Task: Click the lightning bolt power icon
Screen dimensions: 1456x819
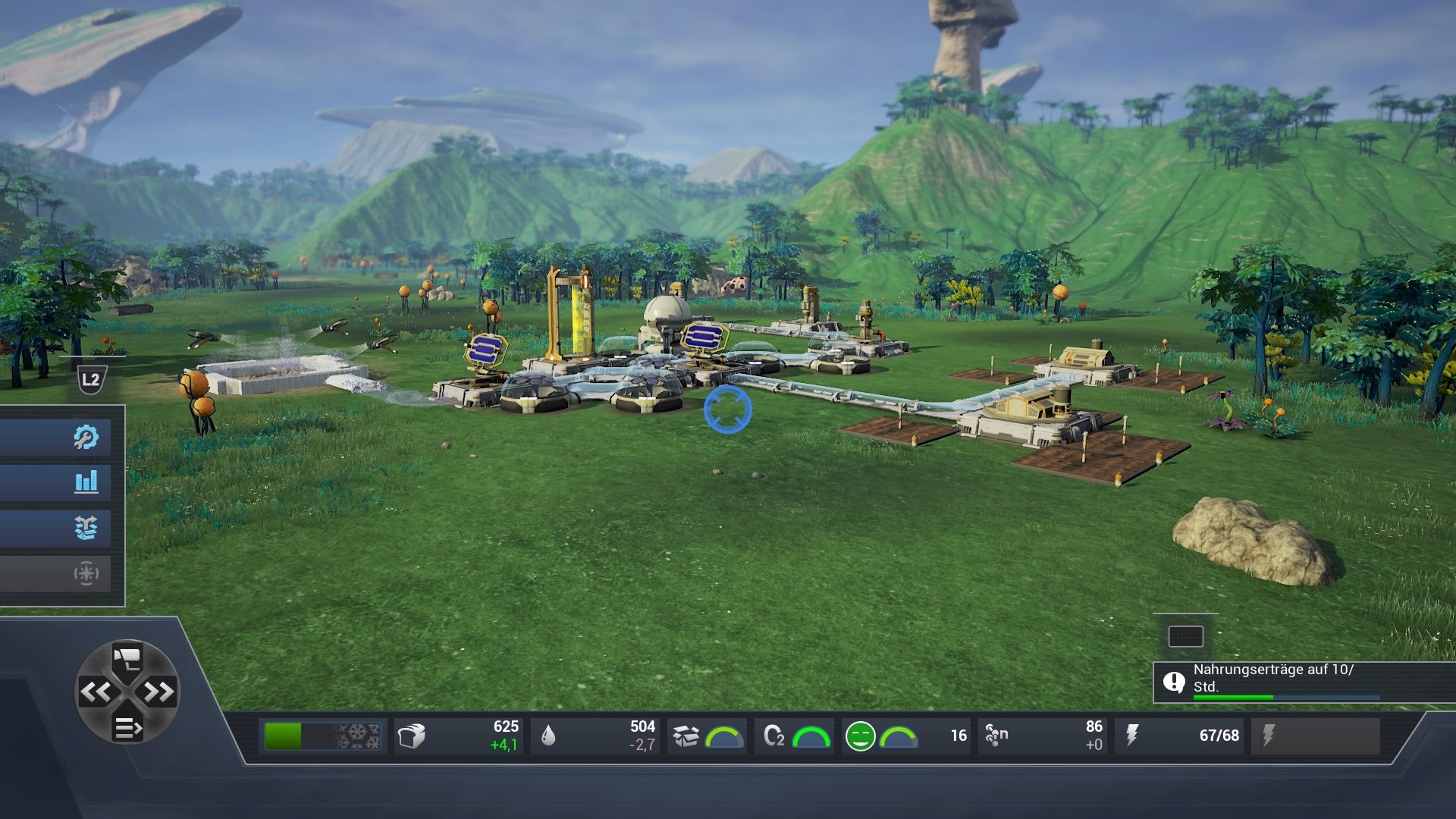Action: (1134, 733)
